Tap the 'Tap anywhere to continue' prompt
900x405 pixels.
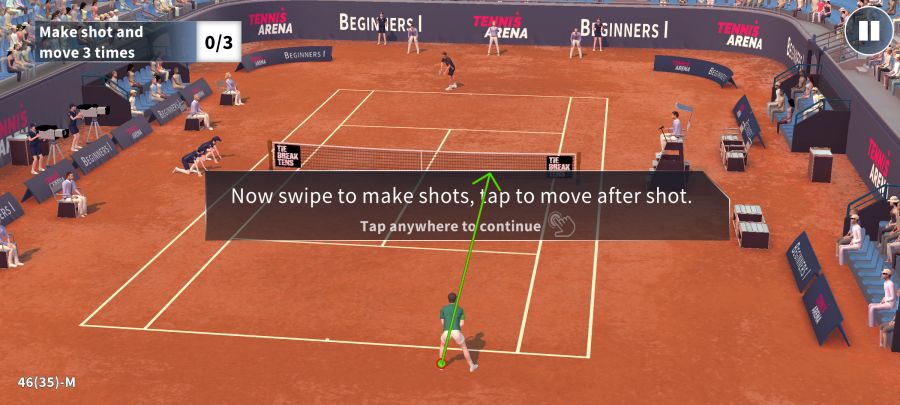[x=451, y=226]
